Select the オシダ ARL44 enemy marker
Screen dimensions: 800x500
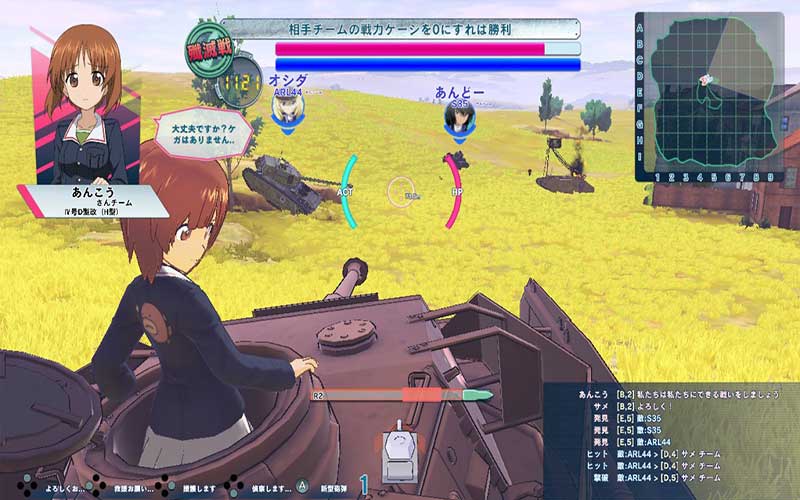pyautogui.click(x=289, y=104)
